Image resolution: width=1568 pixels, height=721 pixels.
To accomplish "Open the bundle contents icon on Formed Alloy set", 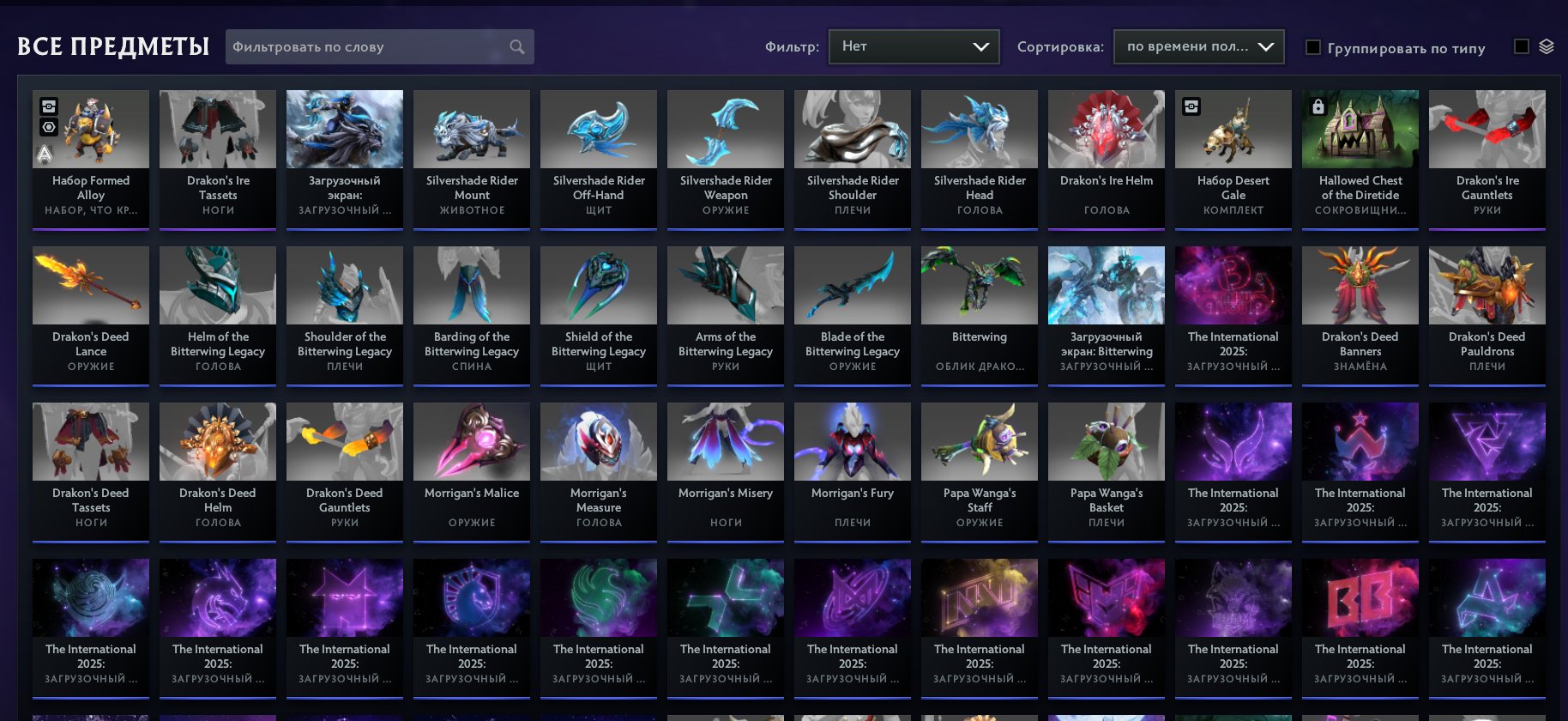I will 50,107.
